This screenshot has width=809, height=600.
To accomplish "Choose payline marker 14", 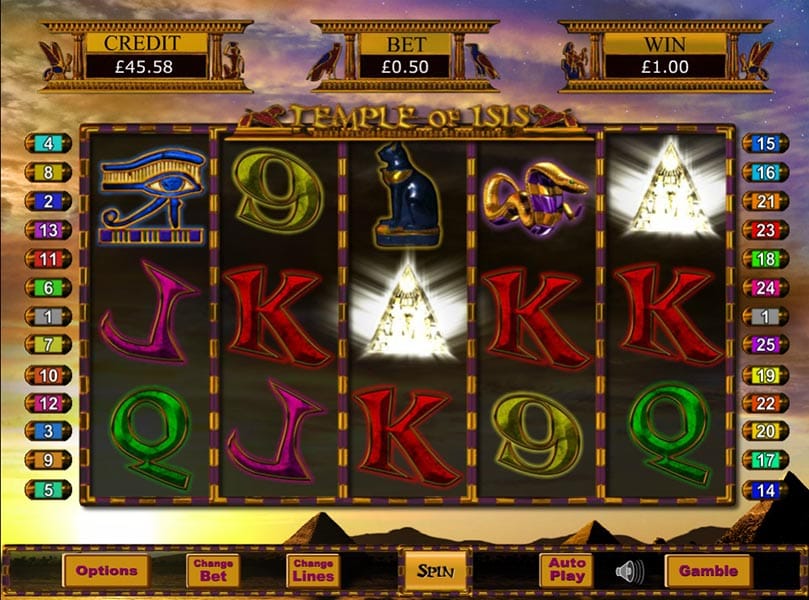I will coord(765,490).
